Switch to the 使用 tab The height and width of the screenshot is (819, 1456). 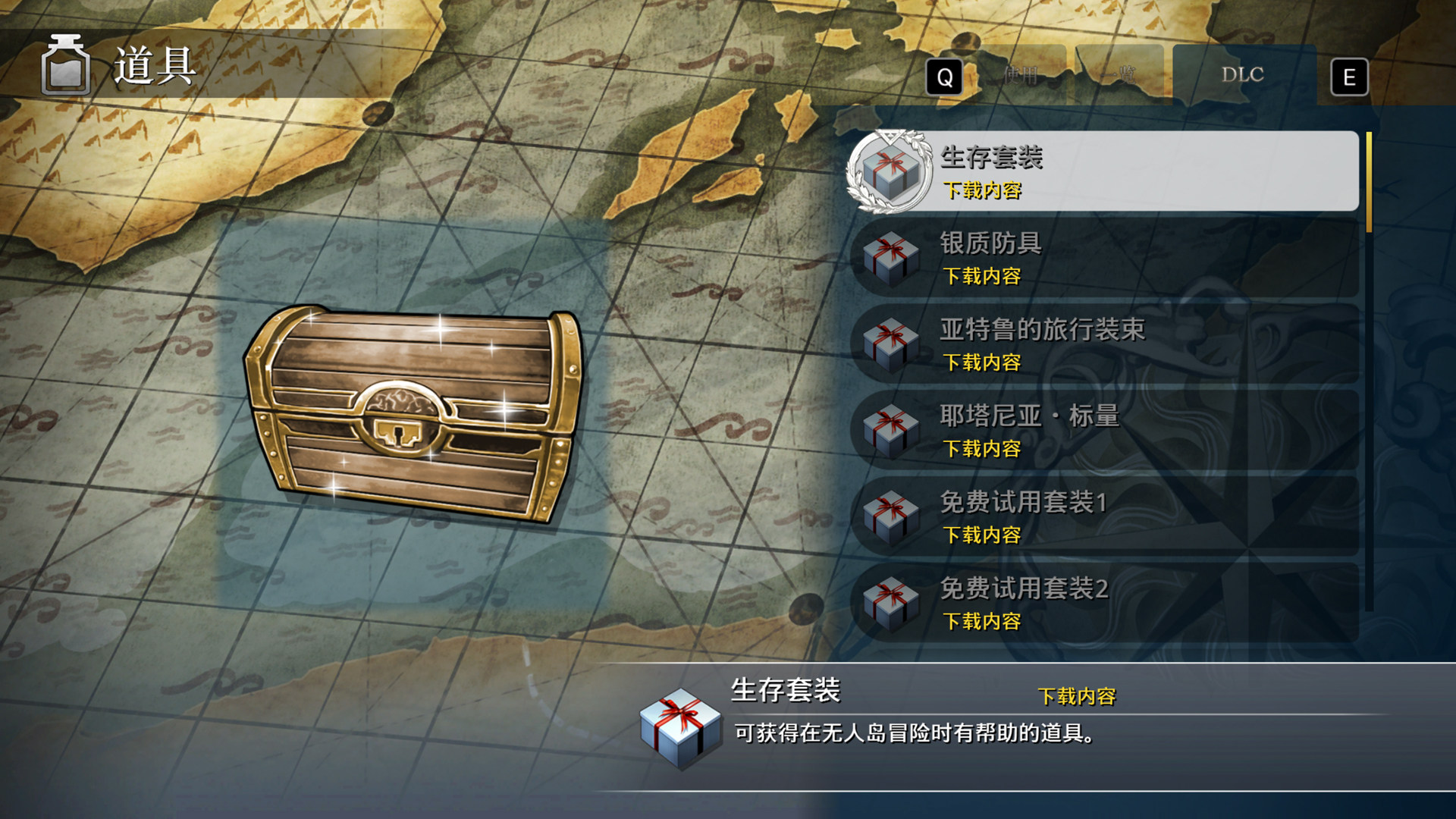coord(1020,75)
